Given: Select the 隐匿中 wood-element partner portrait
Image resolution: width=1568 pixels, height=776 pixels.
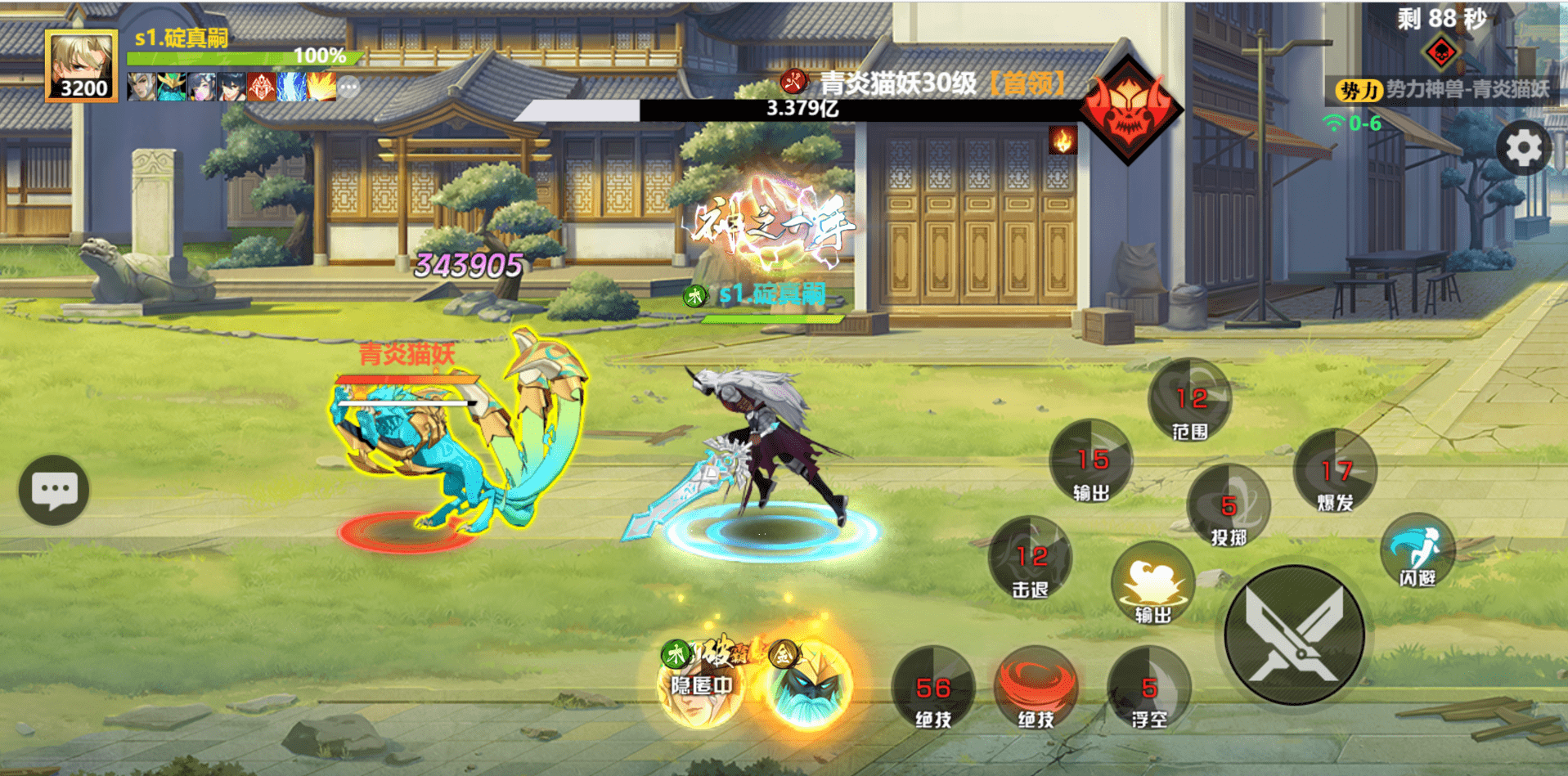Looking at the screenshot, I should 701,685.
